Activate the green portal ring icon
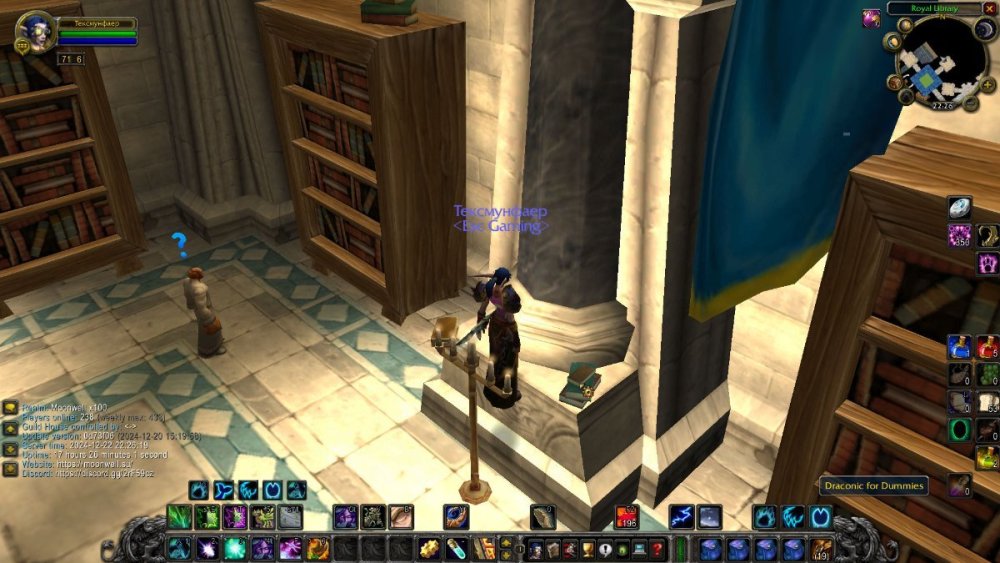 click(x=960, y=430)
